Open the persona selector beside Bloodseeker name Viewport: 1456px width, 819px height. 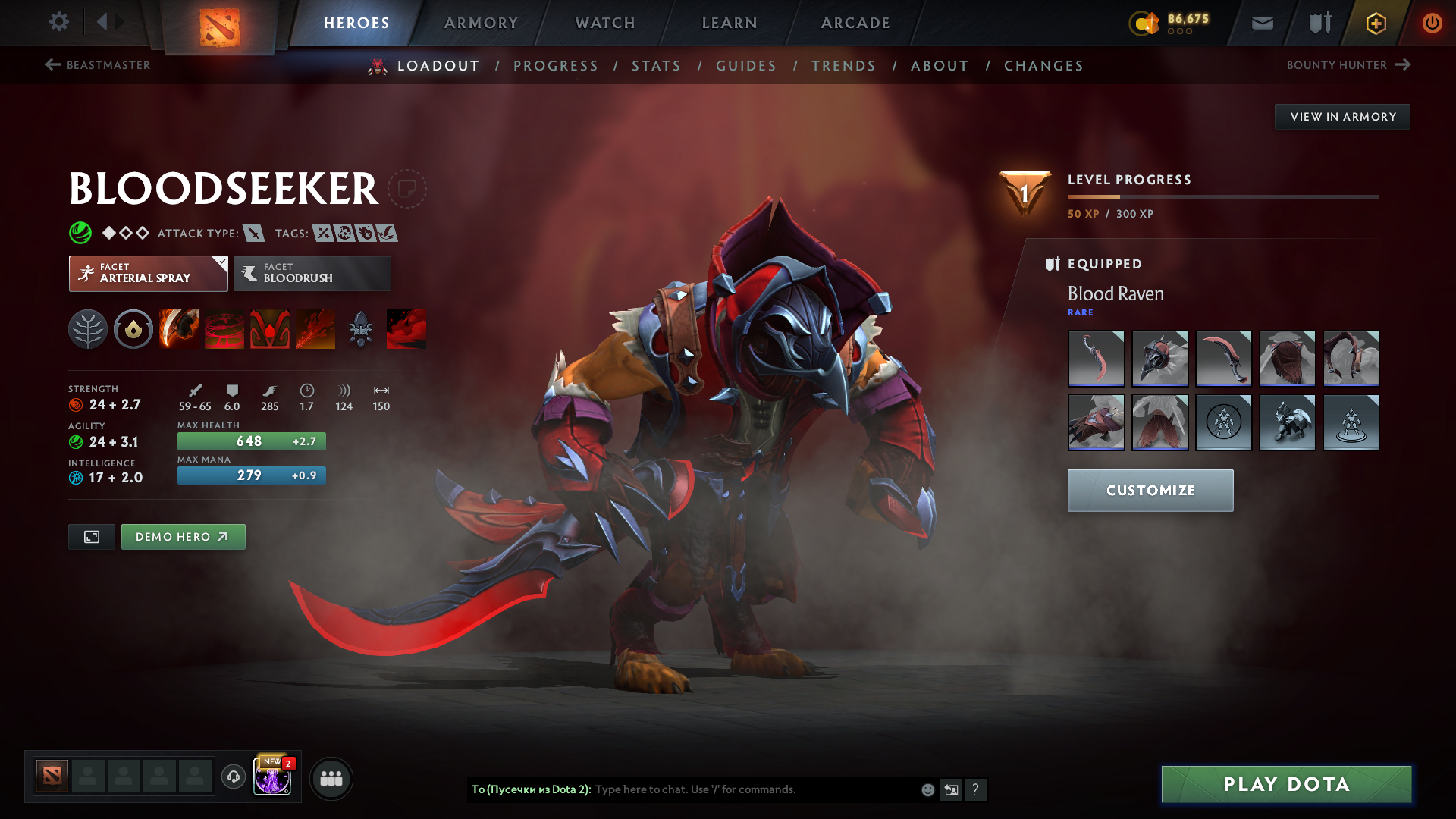[408, 190]
